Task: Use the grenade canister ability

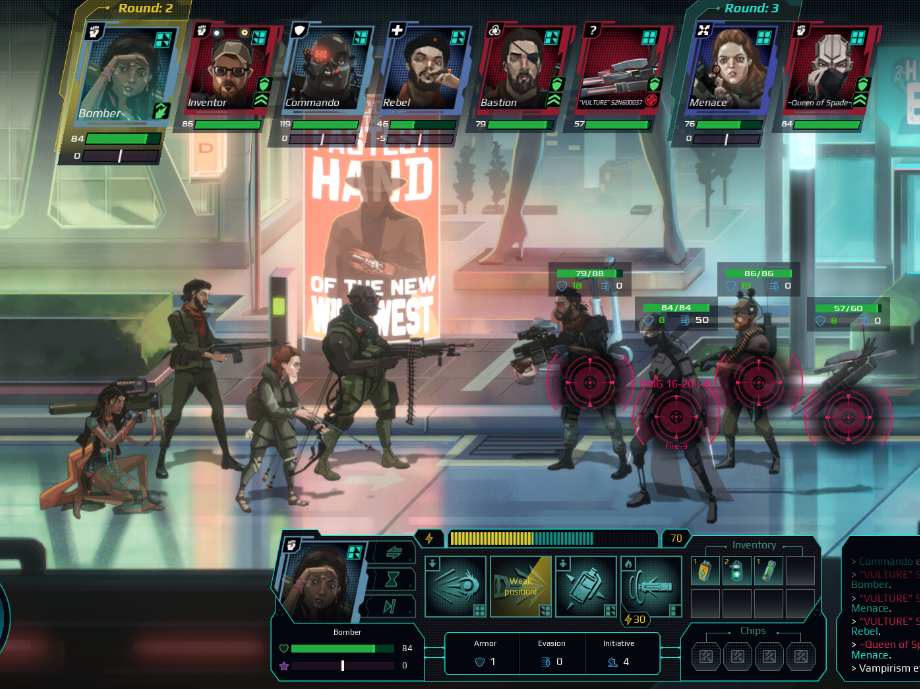Action: point(586,587)
